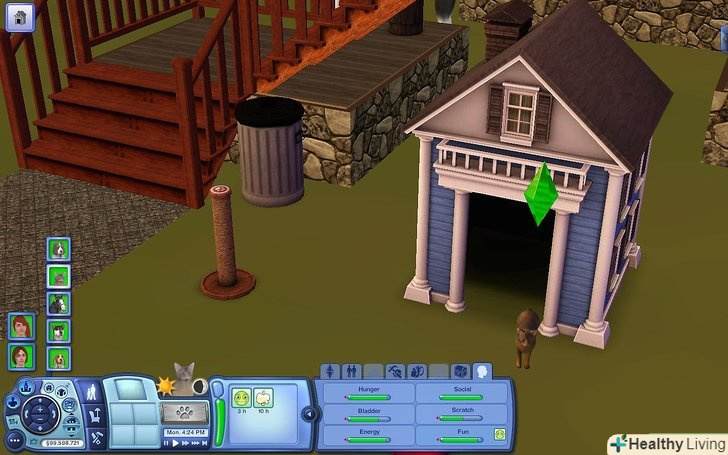This screenshot has height=455, width=728.
Task: Enter Build Mode with the tools button
Action: tap(96, 437)
